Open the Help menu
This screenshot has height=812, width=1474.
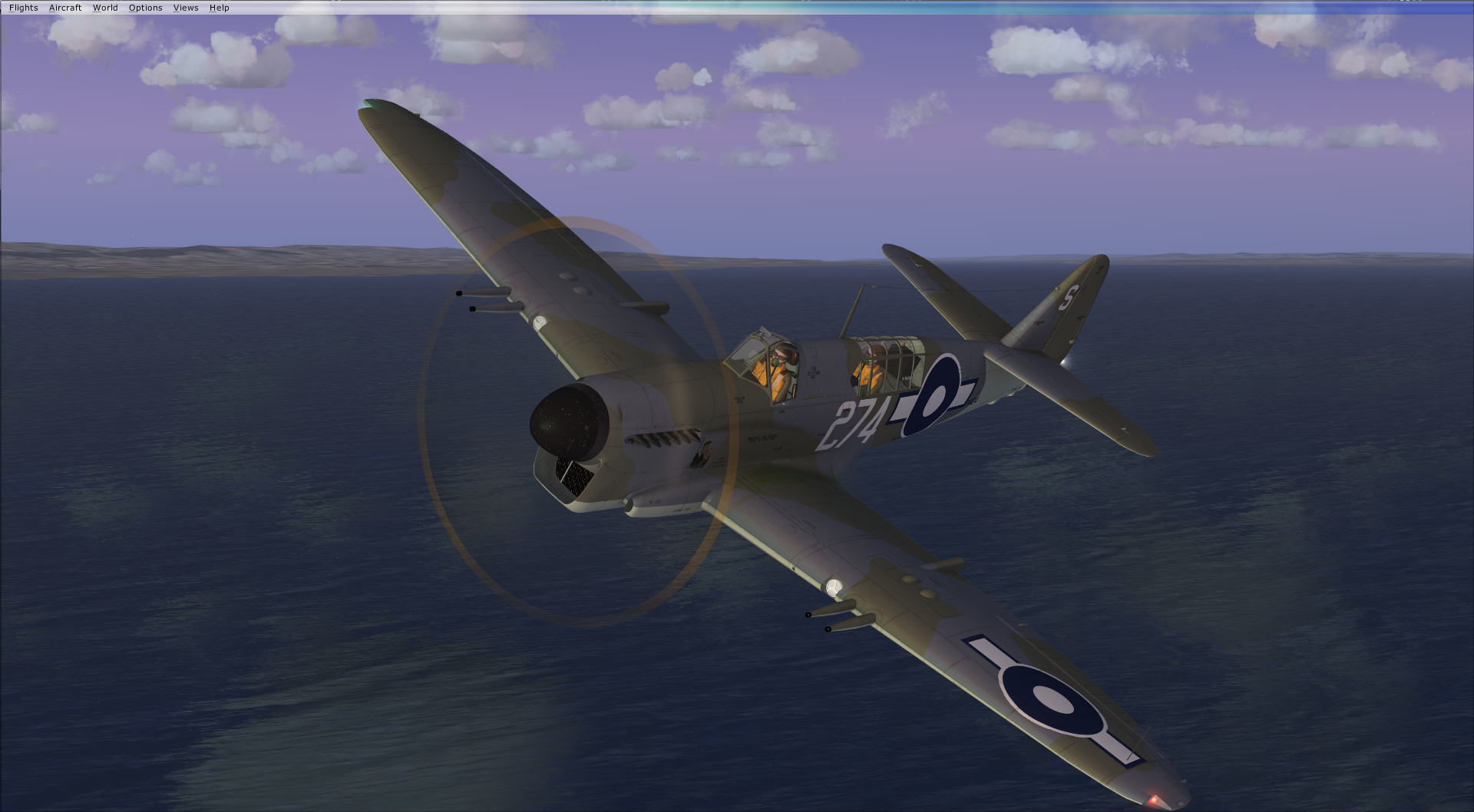(219, 8)
